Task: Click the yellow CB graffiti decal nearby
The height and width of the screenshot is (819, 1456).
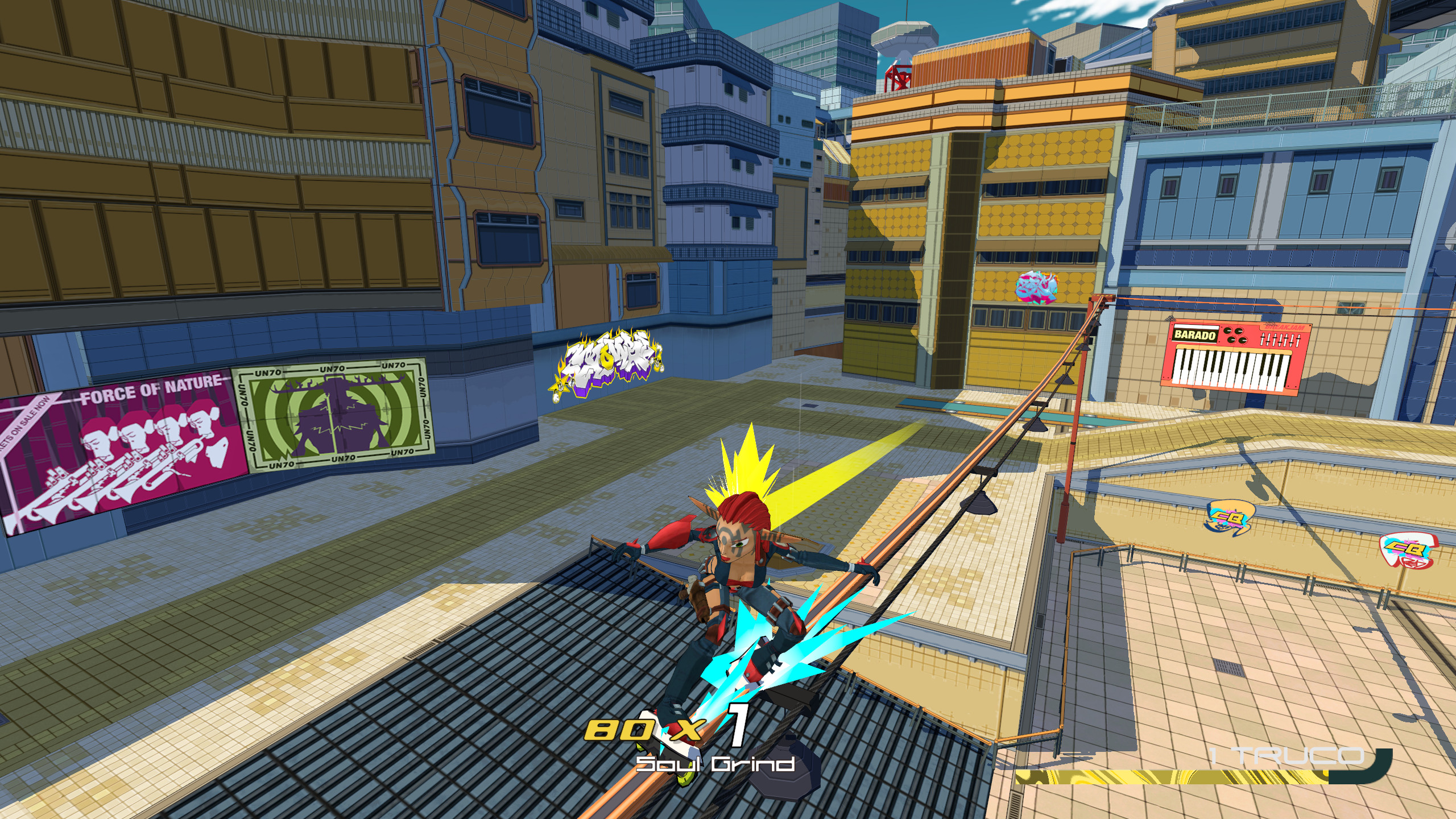Action: pyautogui.click(x=1226, y=518)
